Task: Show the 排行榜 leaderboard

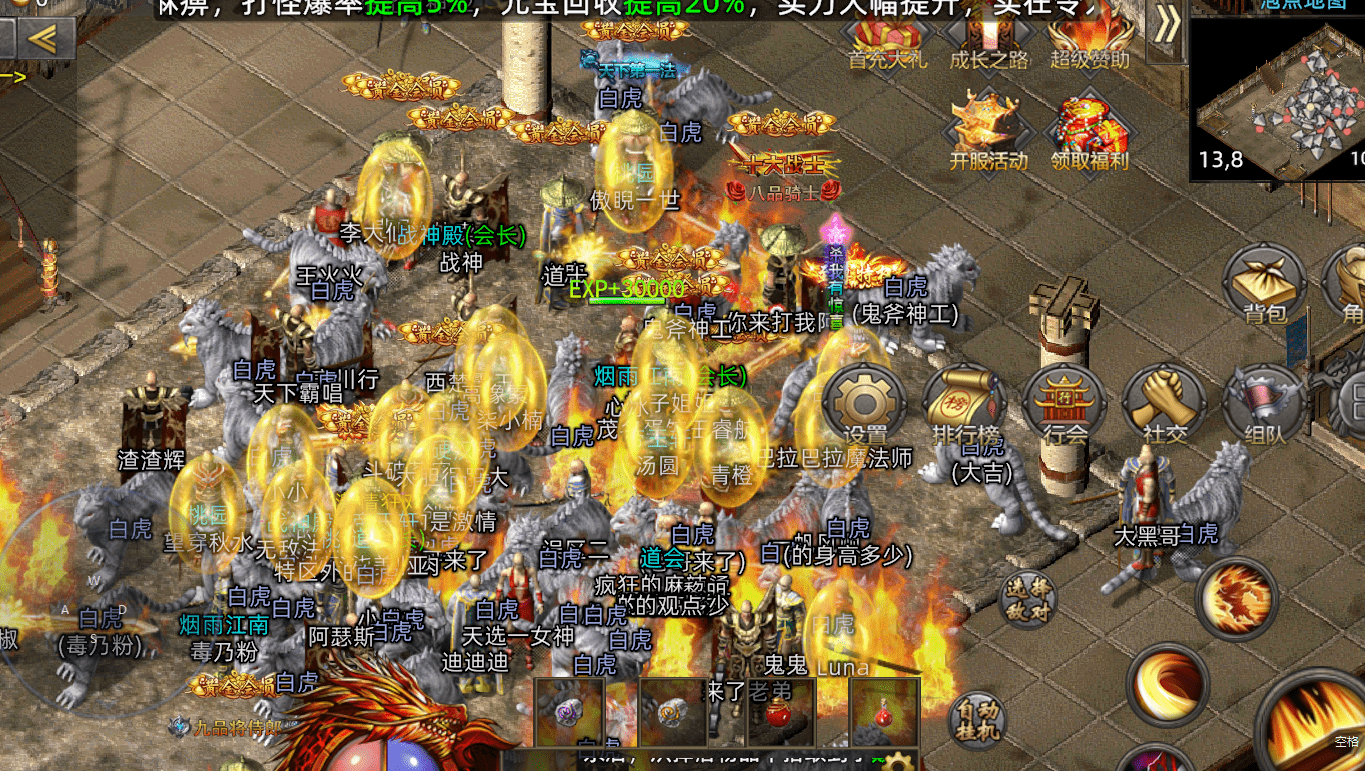Action: click(x=965, y=405)
